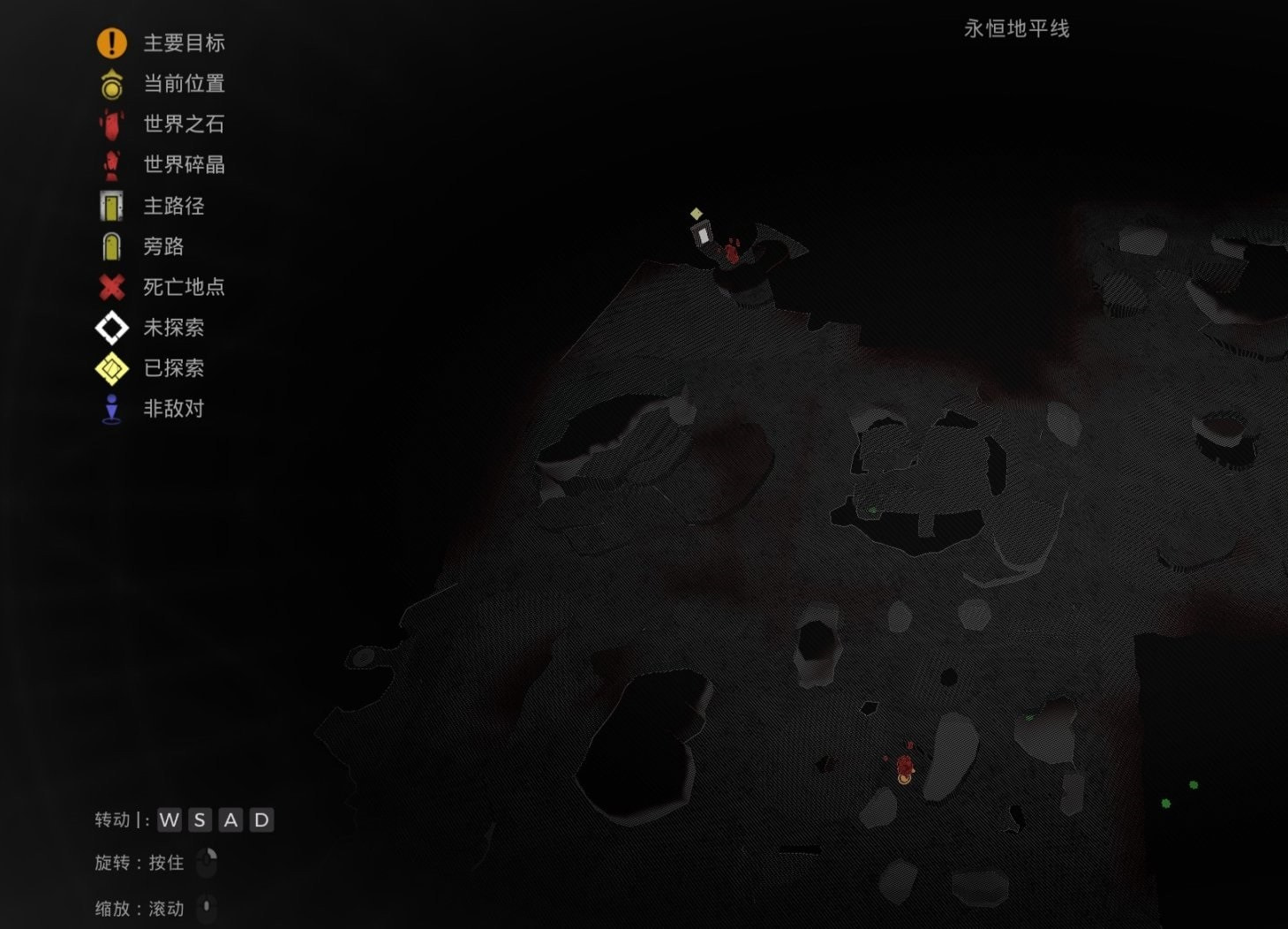Click the 世界碎晶 shard icon in legend
This screenshot has height=929, width=1288.
click(111, 165)
